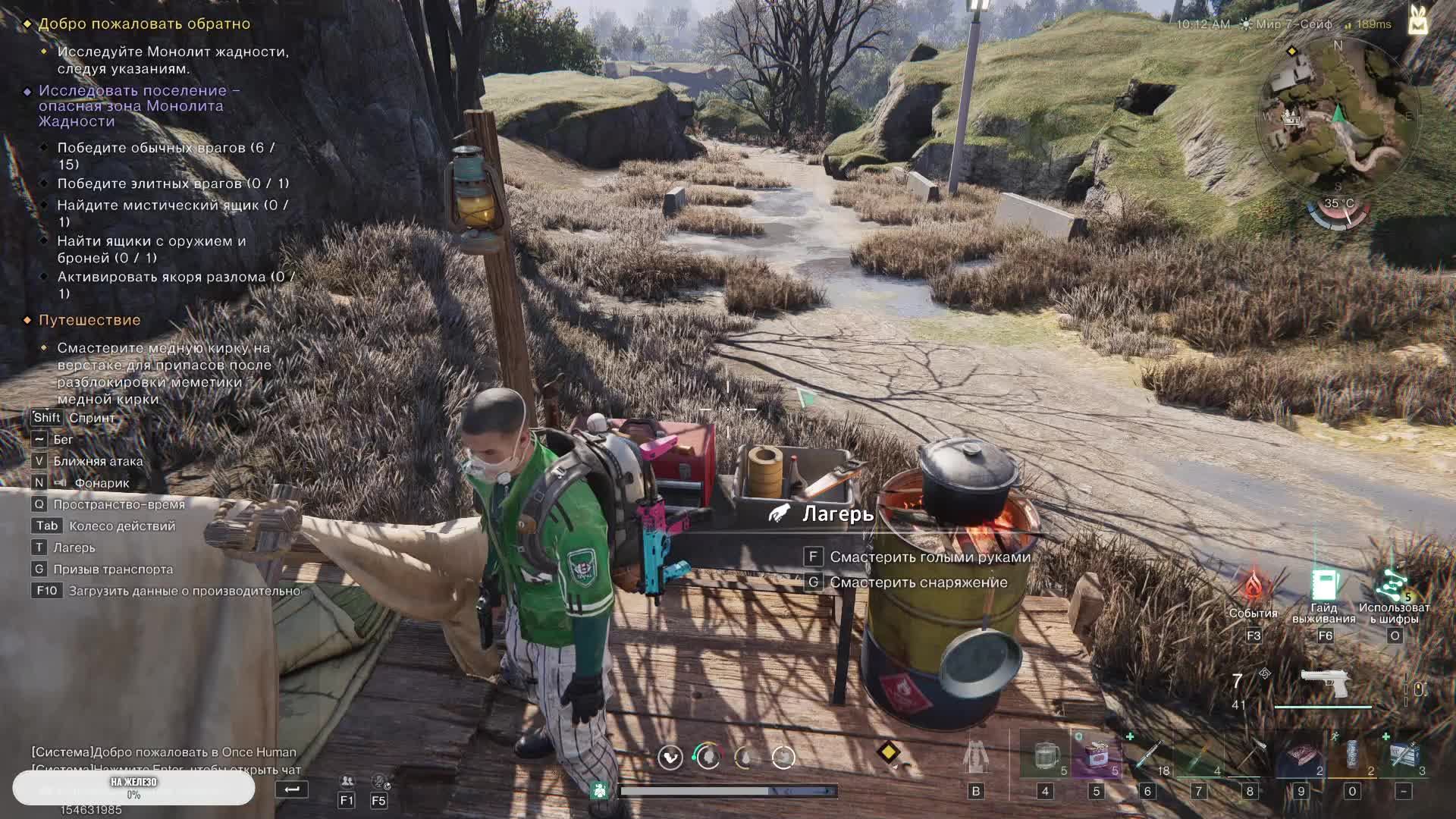Click the circular minimap
Screen dimensions: 1456x819
[x=1338, y=121]
